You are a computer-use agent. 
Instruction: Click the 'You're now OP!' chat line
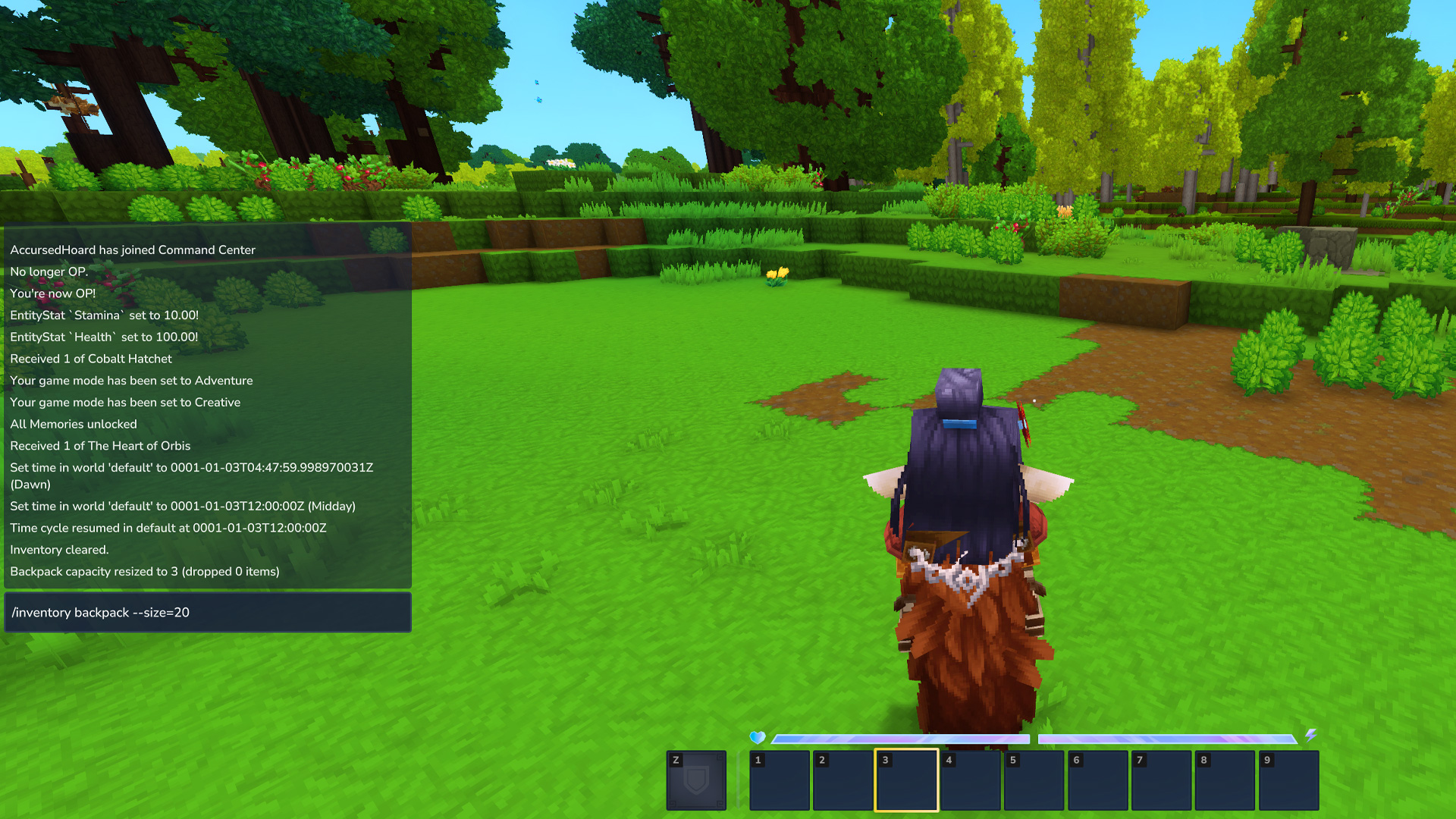pos(52,293)
